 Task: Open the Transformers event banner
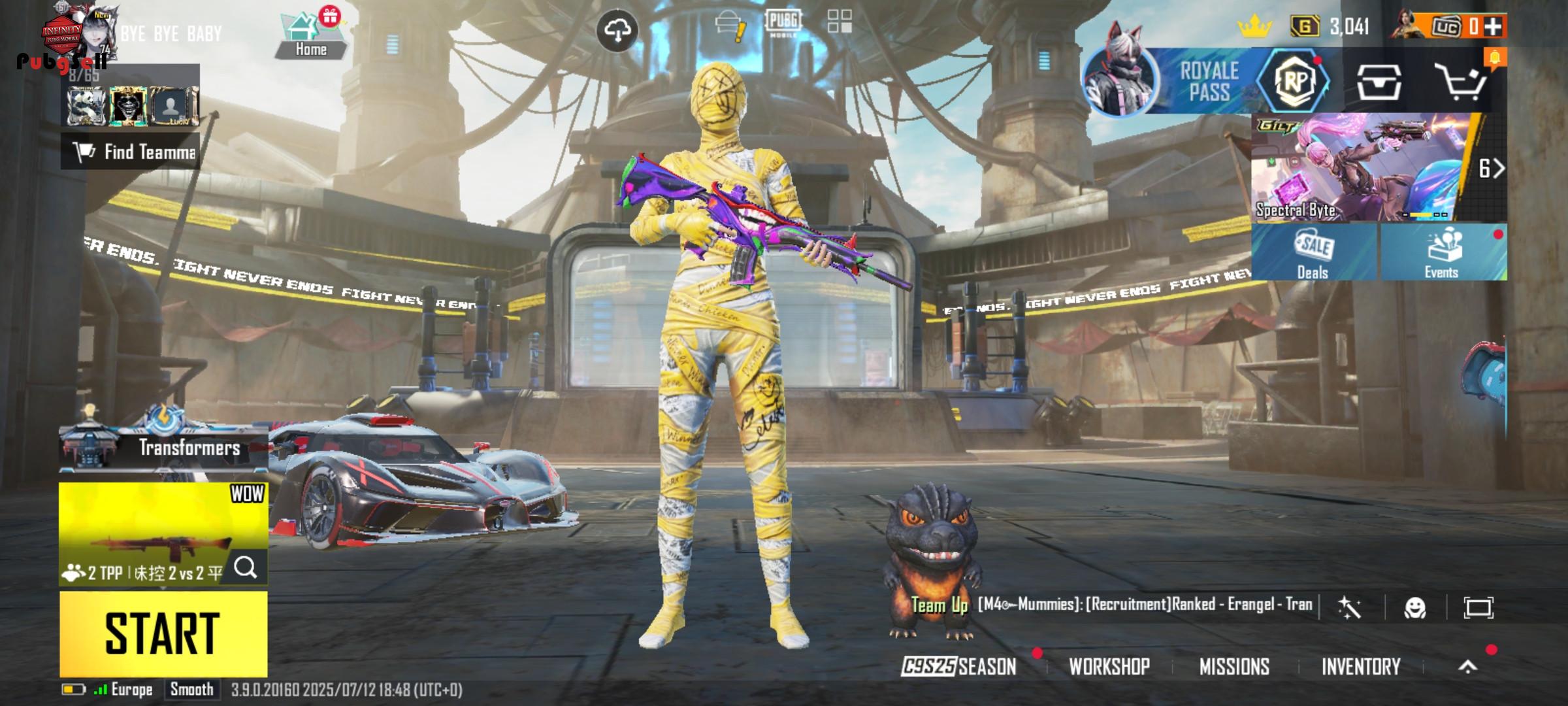pos(163,447)
